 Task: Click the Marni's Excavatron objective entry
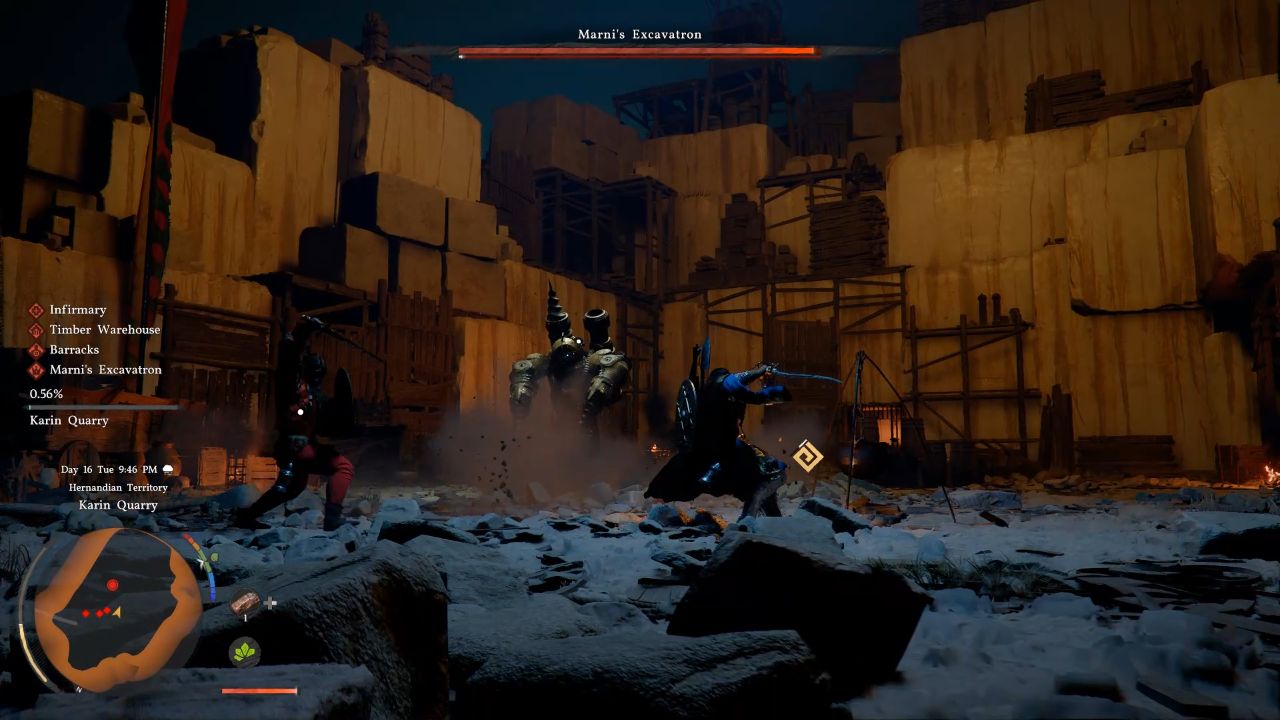point(105,370)
